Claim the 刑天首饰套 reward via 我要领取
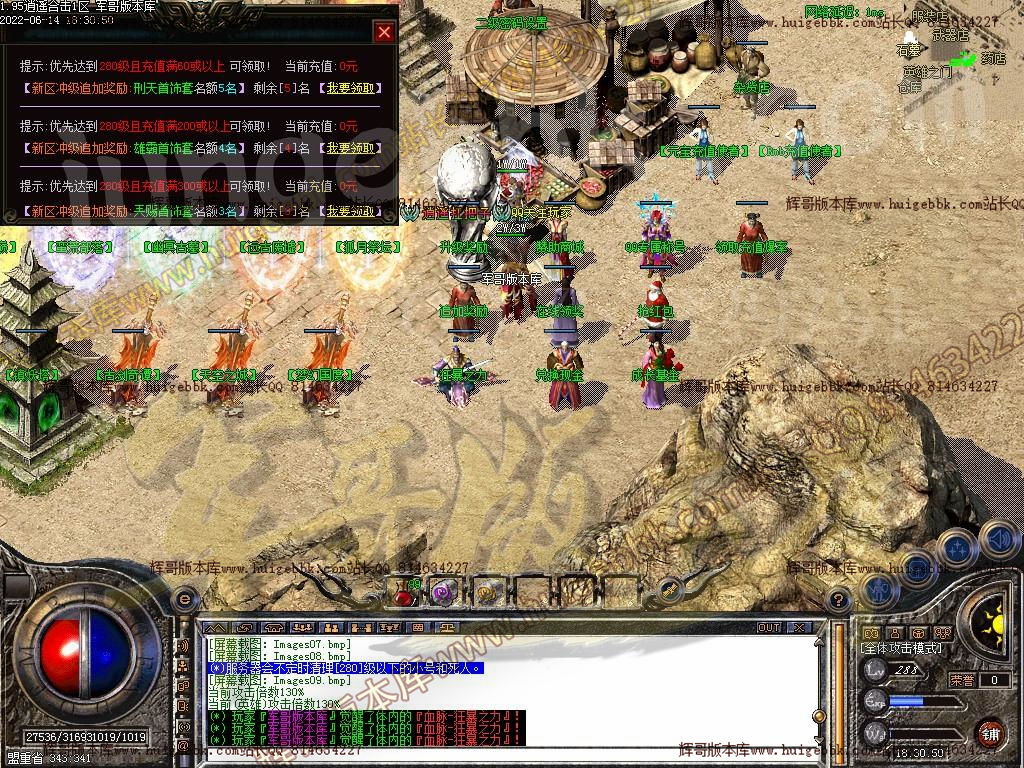The width and height of the screenshot is (1024, 768). [x=349, y=88]
